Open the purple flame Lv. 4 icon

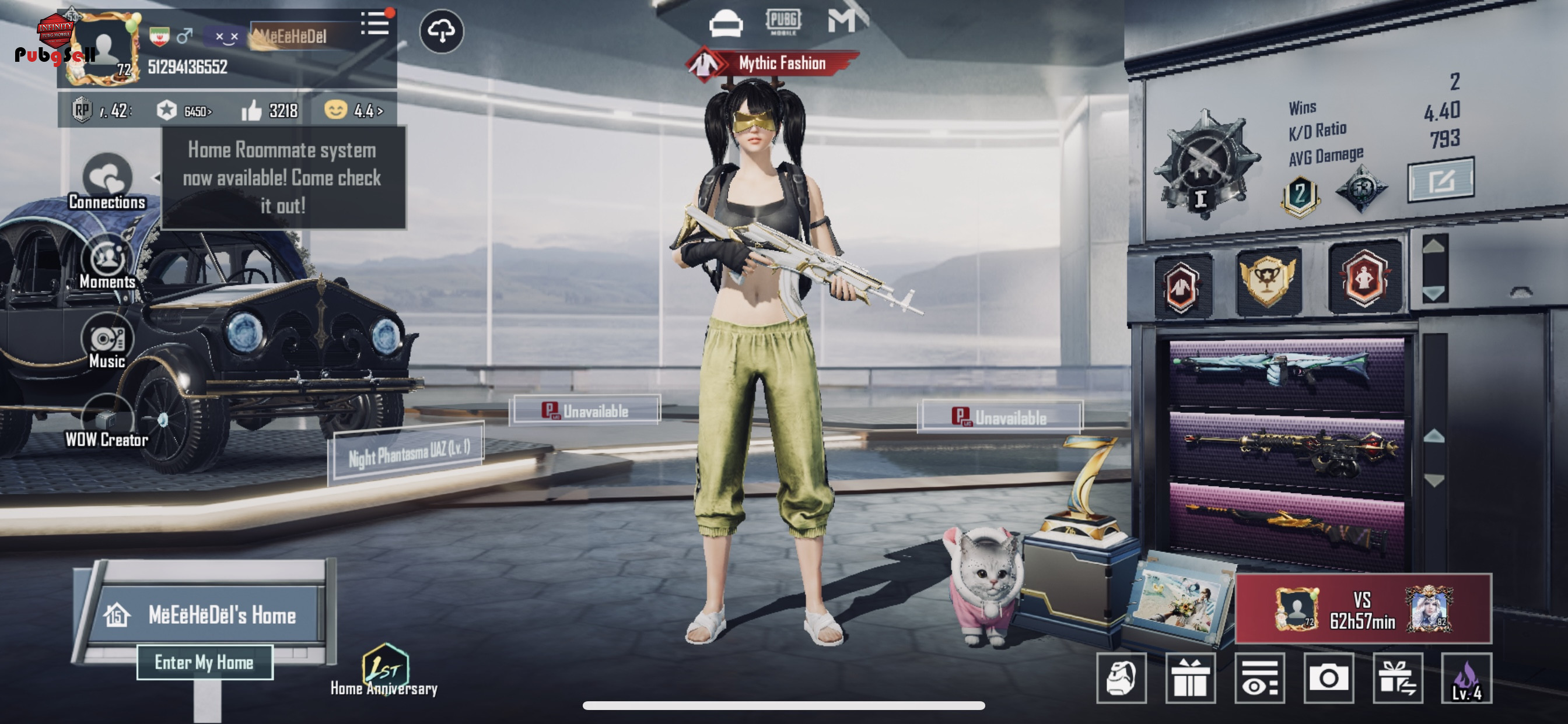pos(1466,678)
